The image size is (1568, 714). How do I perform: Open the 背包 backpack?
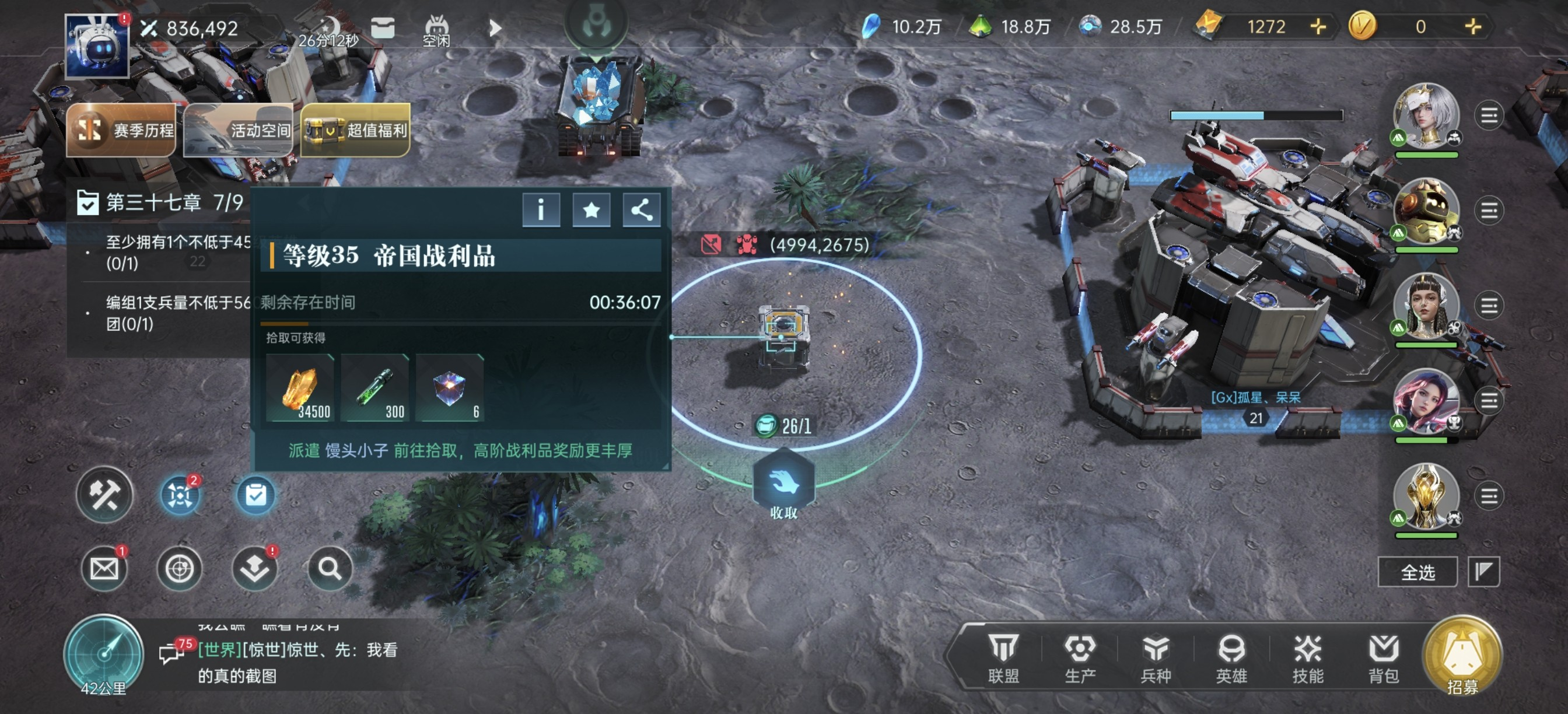point(1383,657)
